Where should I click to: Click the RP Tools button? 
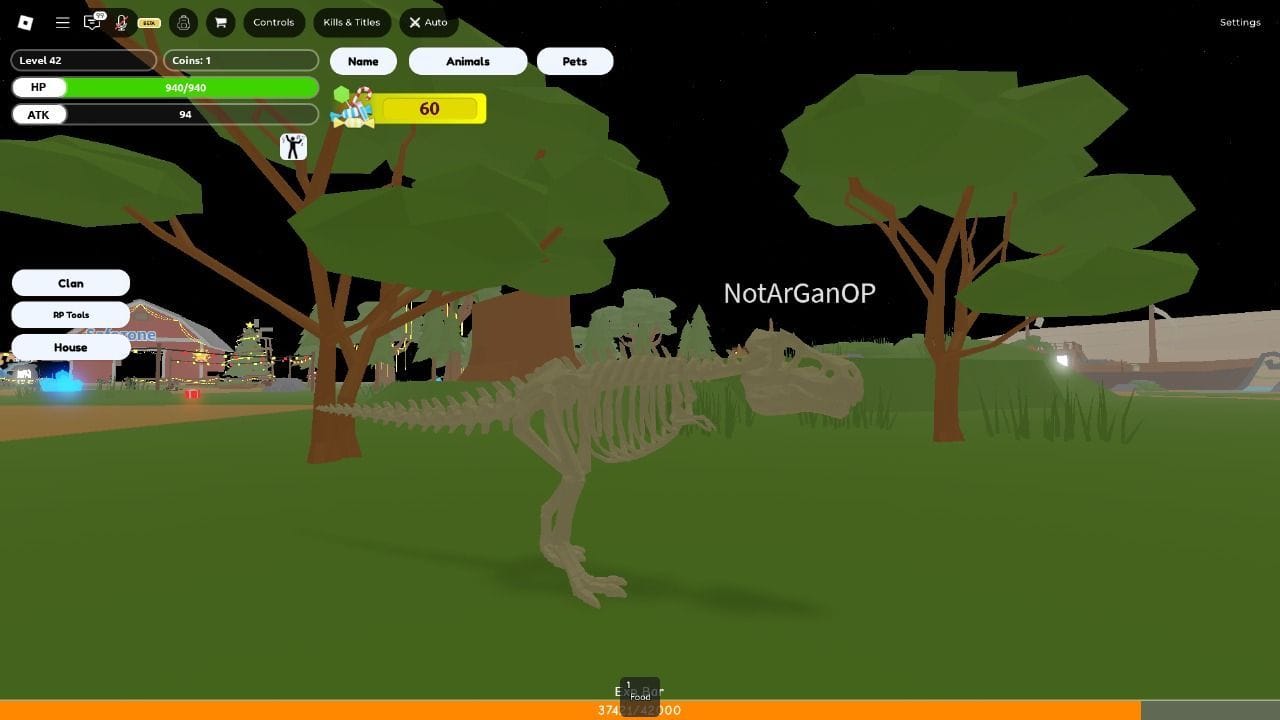(70, 314)
